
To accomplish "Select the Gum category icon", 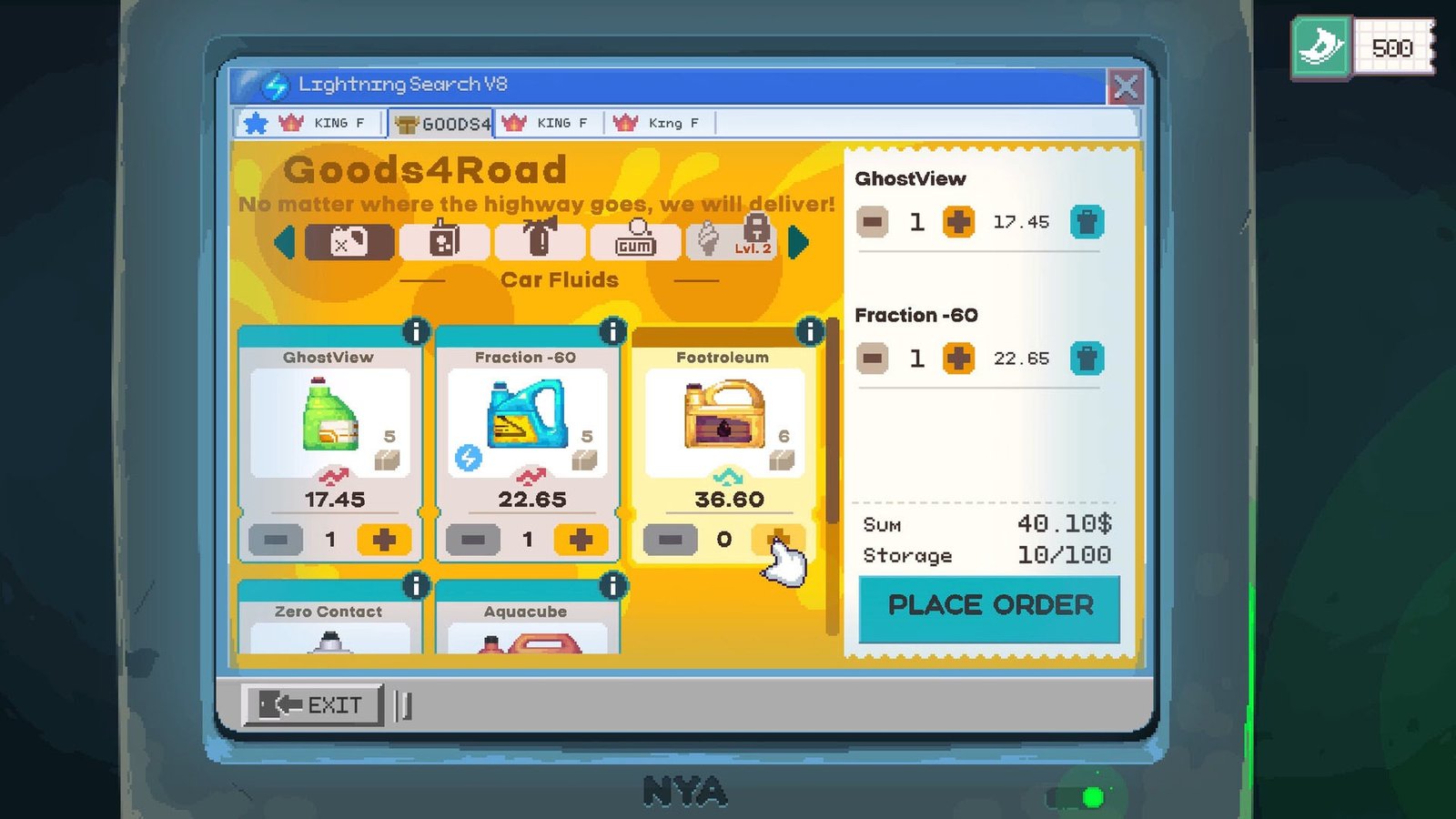I will [635, 241].
